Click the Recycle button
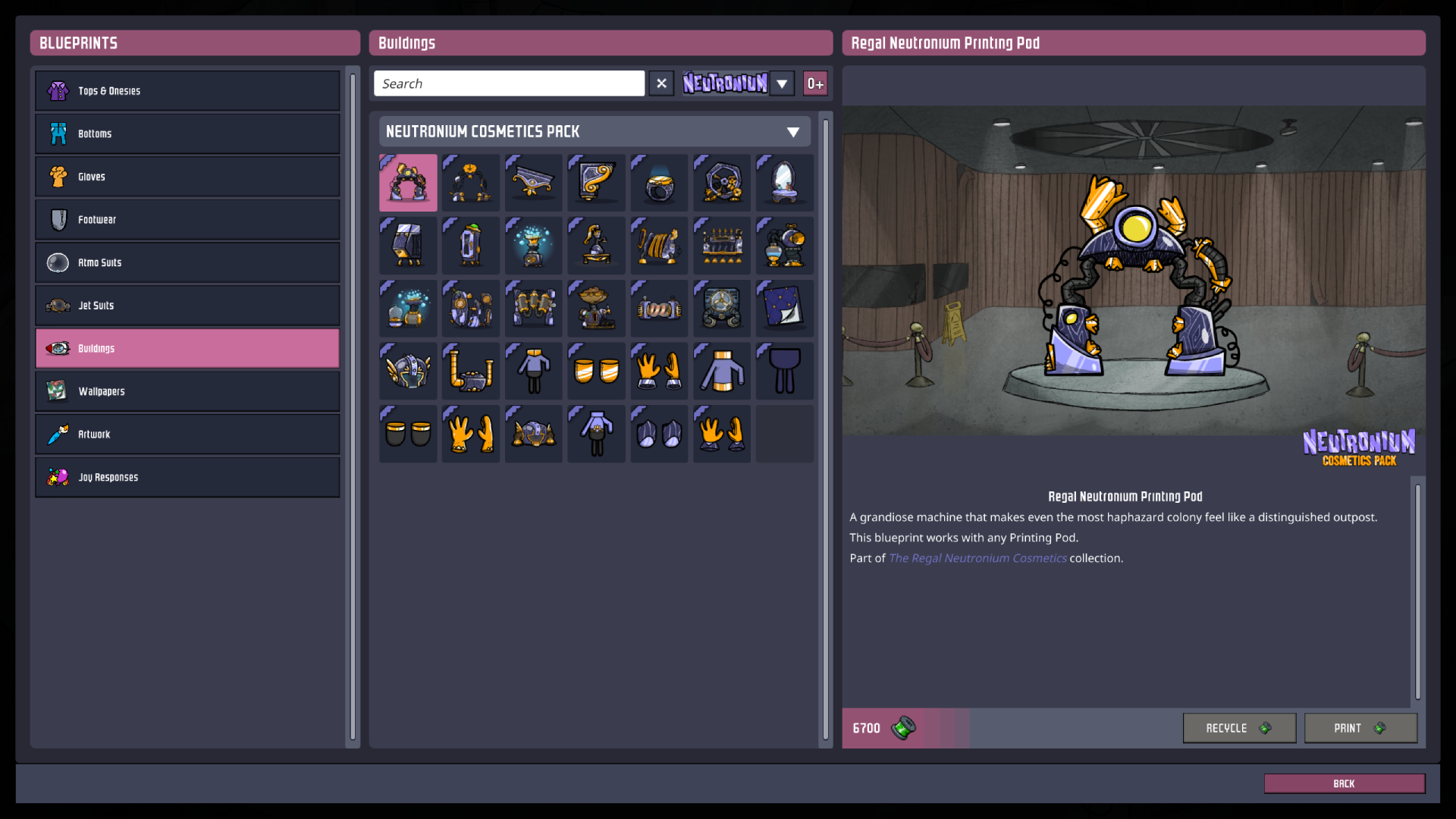This screenshot has height=819, width=1456. [x=1238, y=728]
